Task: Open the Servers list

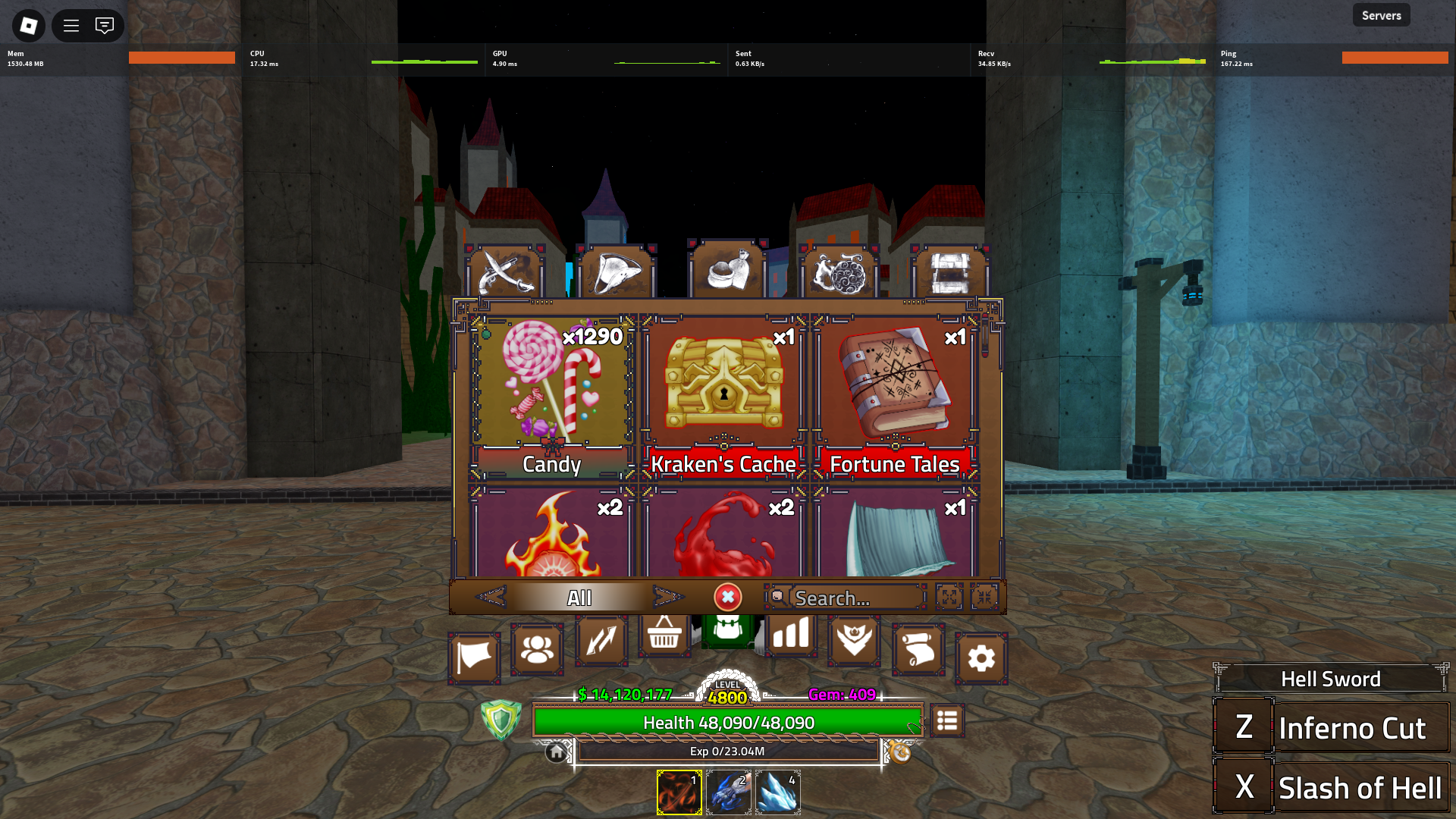Action: click(x=1381, y=15)
